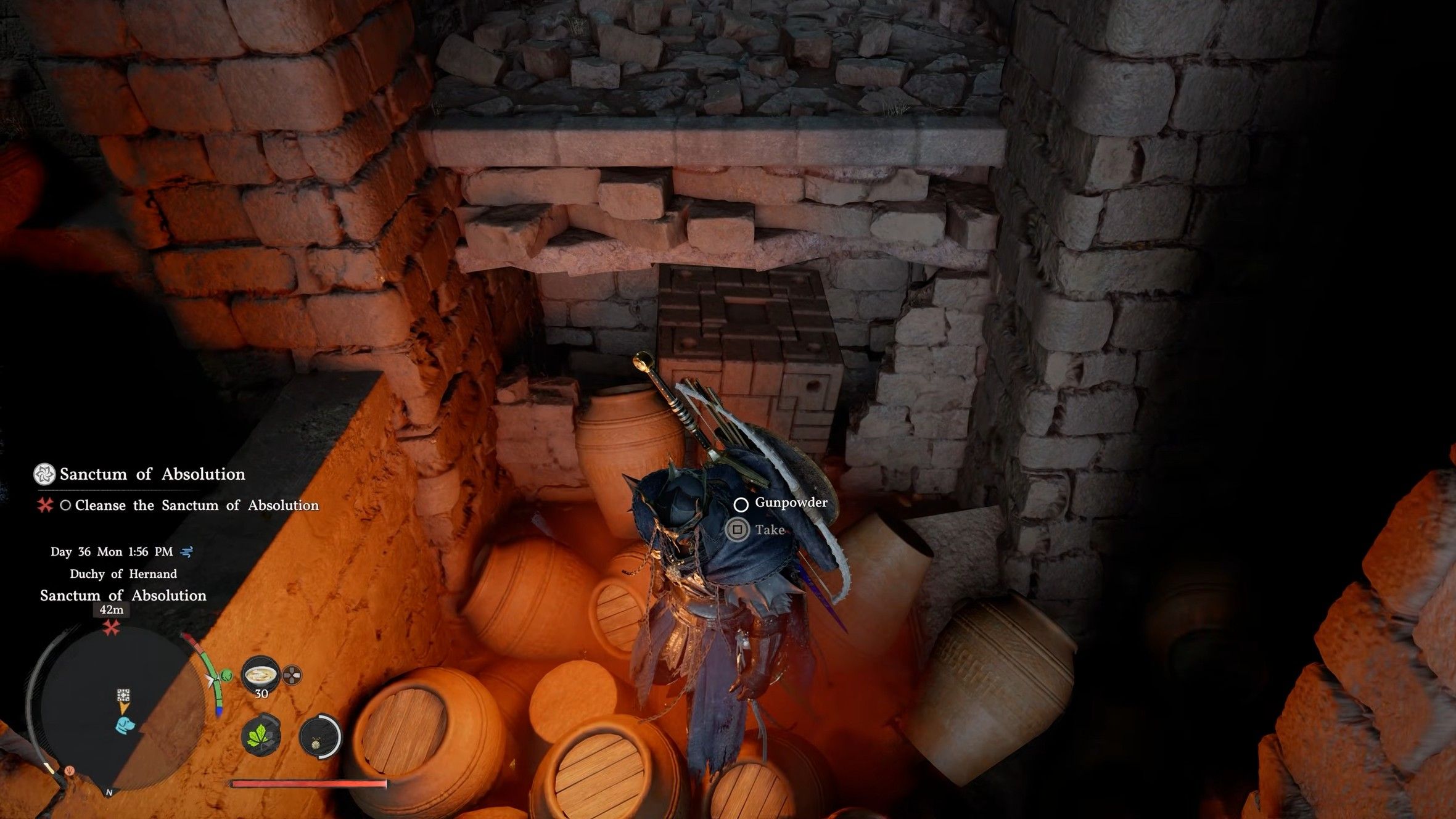The height and width of the screenshot is (819, 1456).
Task: Use the soup food quick slot
Action: [260, 674]
